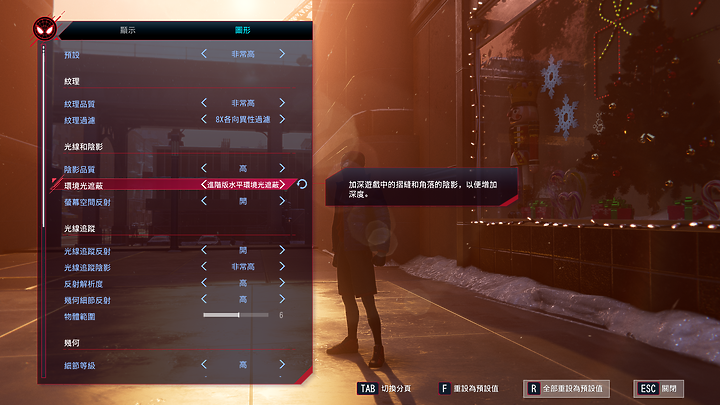Select the 圖形 (Graphics) tab

coord(243,30)
